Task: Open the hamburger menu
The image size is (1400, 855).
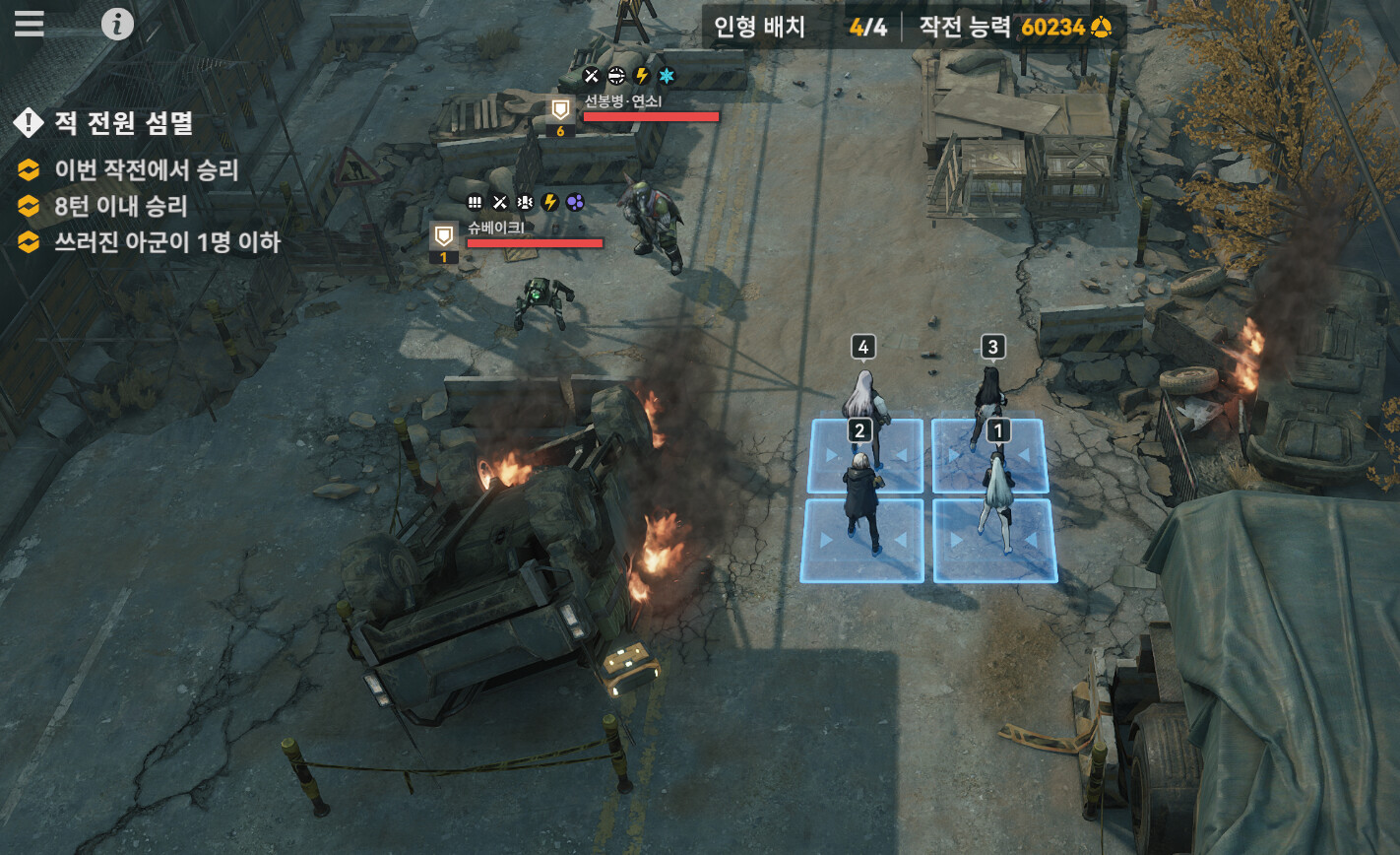Action: click(30, 24)
